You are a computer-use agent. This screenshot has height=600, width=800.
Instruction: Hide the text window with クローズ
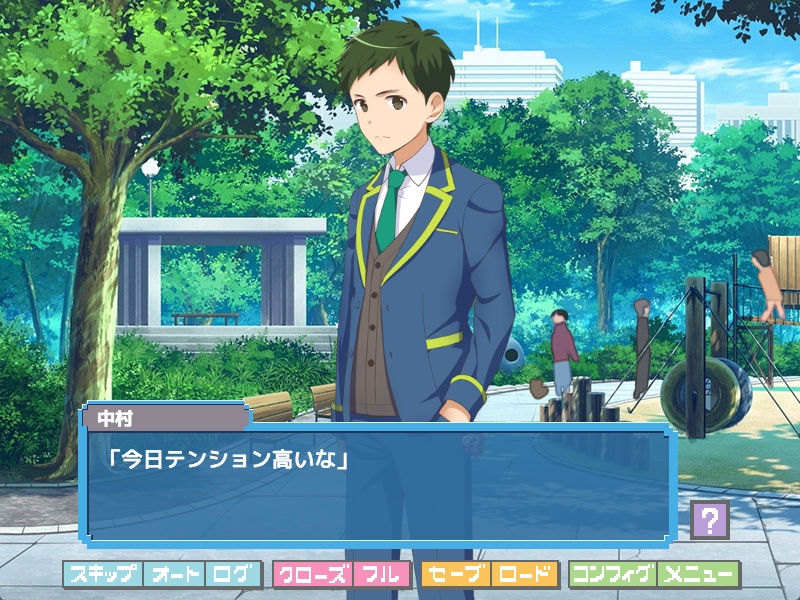tap(312, 575)
